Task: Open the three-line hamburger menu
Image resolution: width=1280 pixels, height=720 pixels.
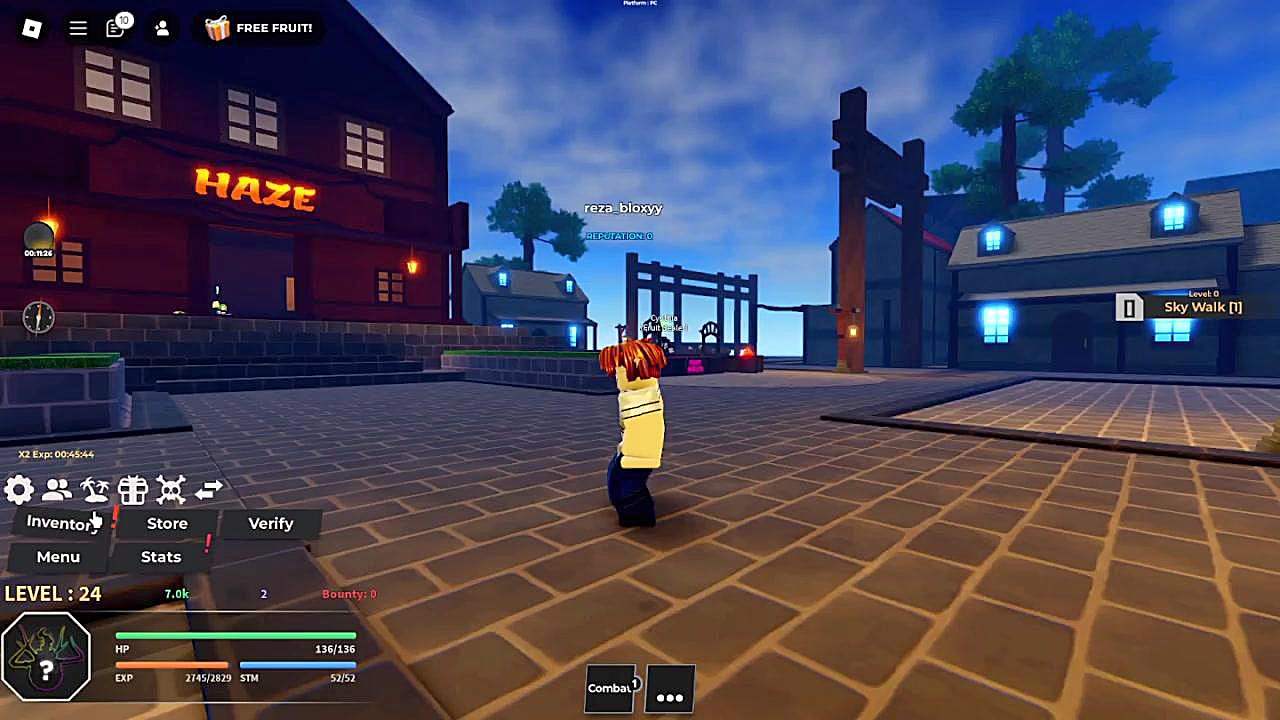Action: click(x=78, y=28)
